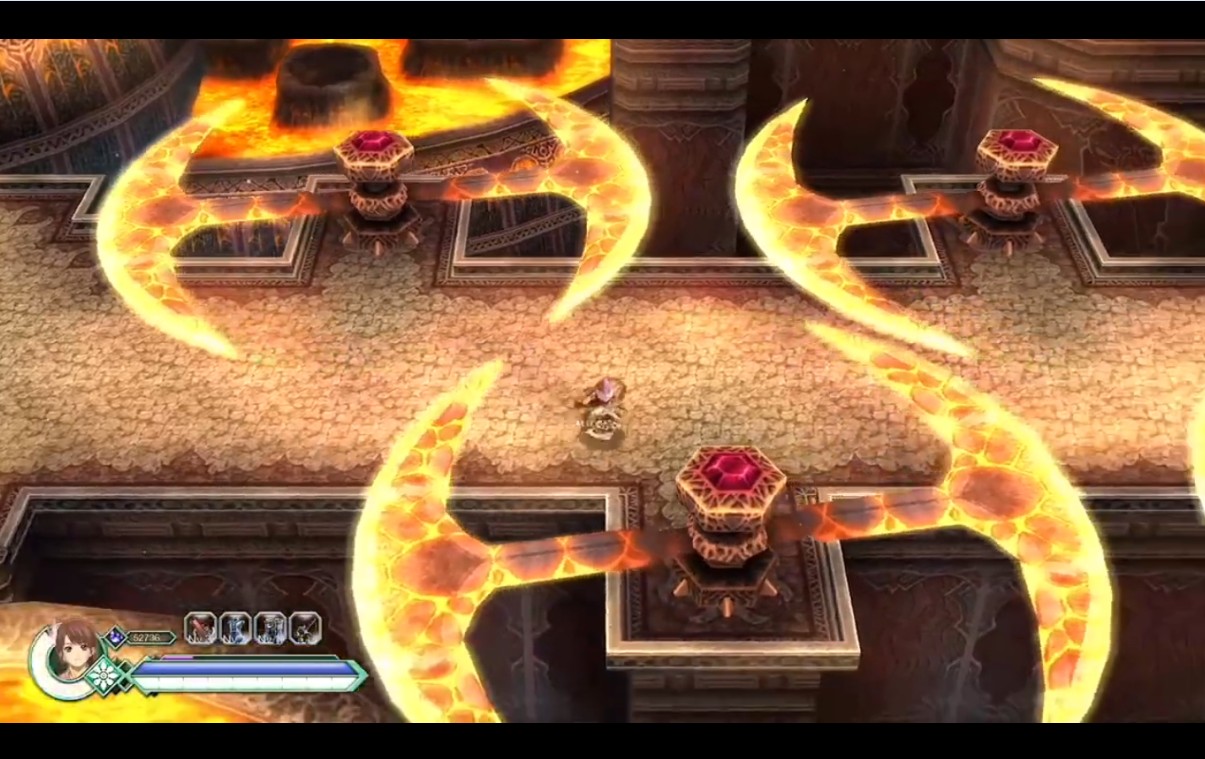
Task: Select the red sword skill icon
Action: point(200,628)
